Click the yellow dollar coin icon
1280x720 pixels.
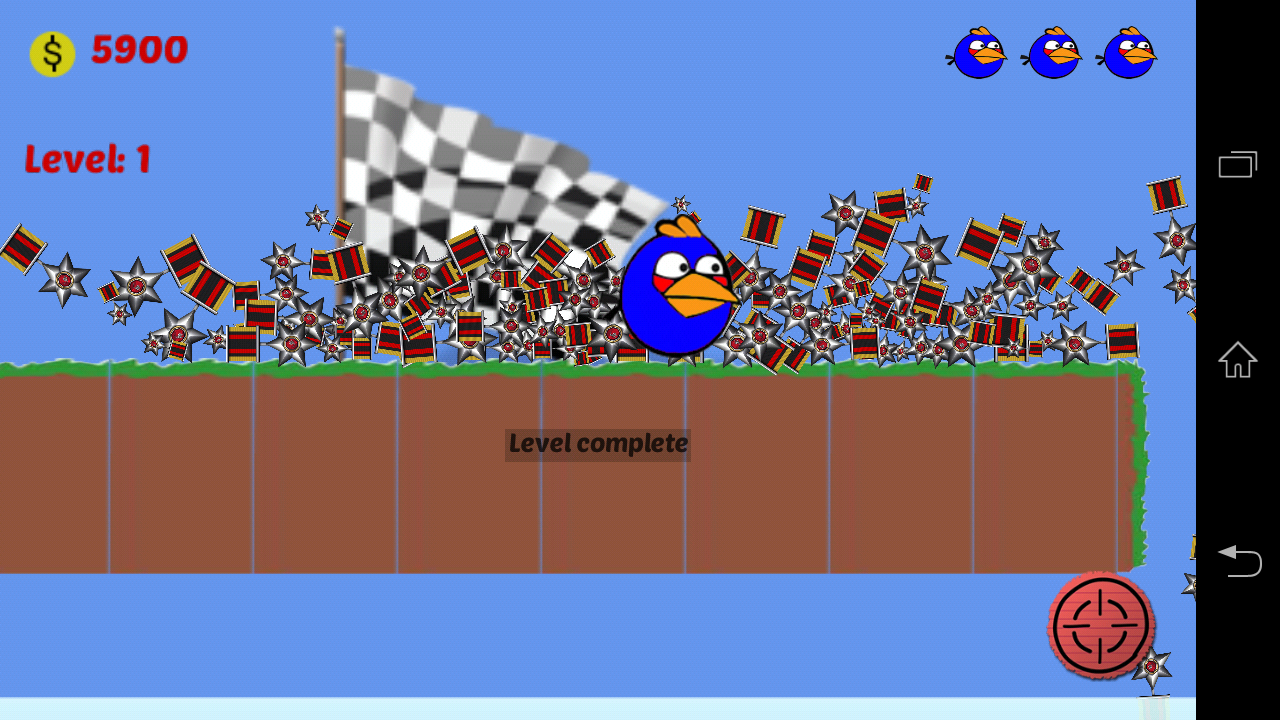pyautogui.click(x=51, y=52)
